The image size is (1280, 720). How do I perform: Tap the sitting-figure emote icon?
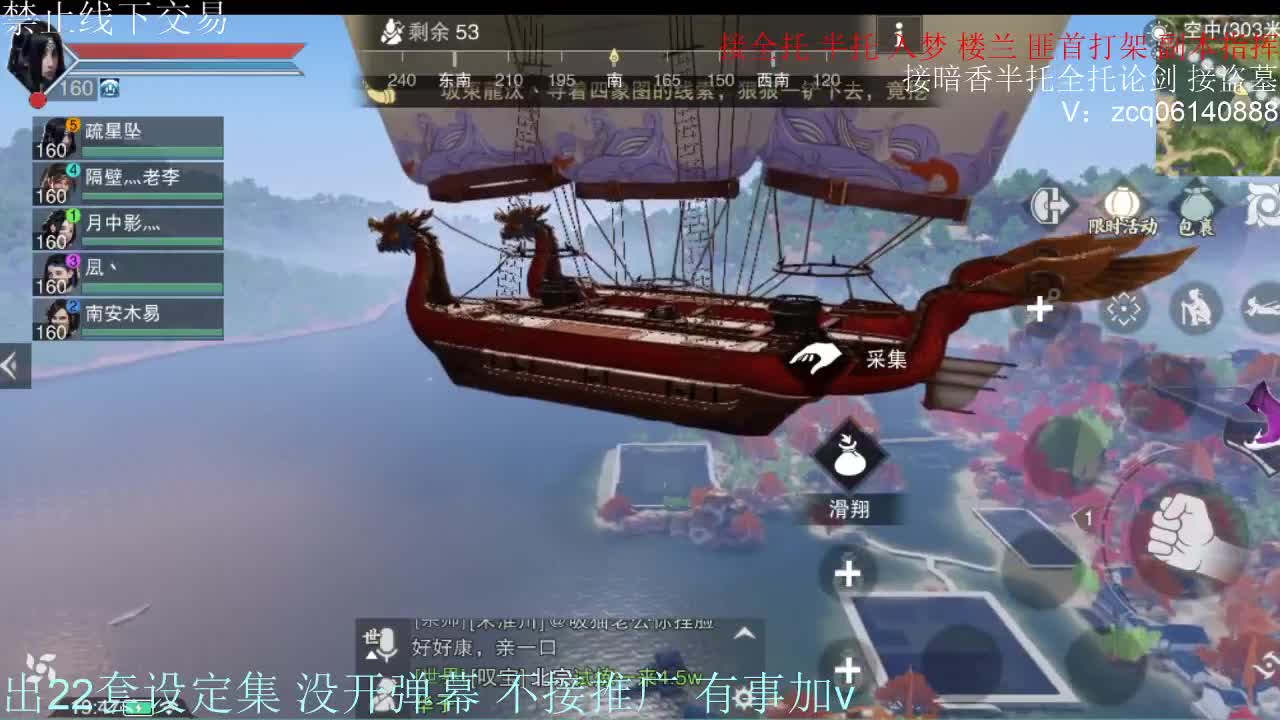pyautogui.click(x=1194, y=308)
